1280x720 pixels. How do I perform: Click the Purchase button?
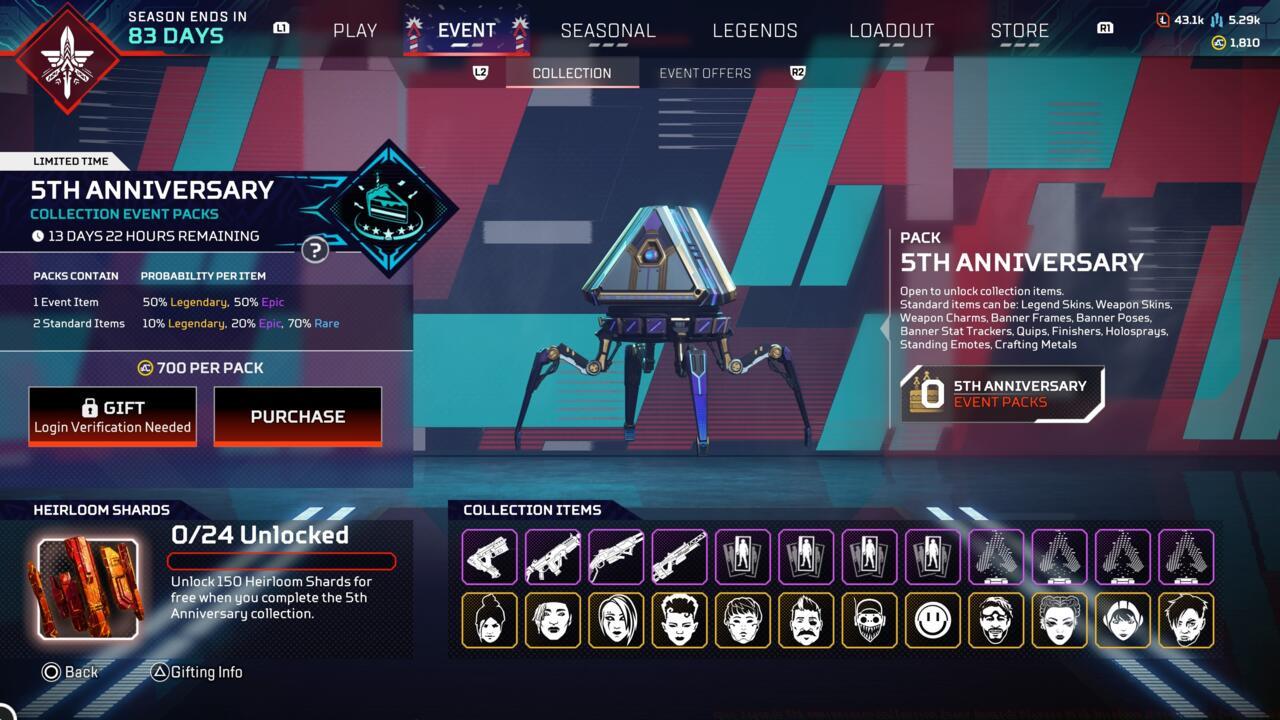tap(298, 416)
